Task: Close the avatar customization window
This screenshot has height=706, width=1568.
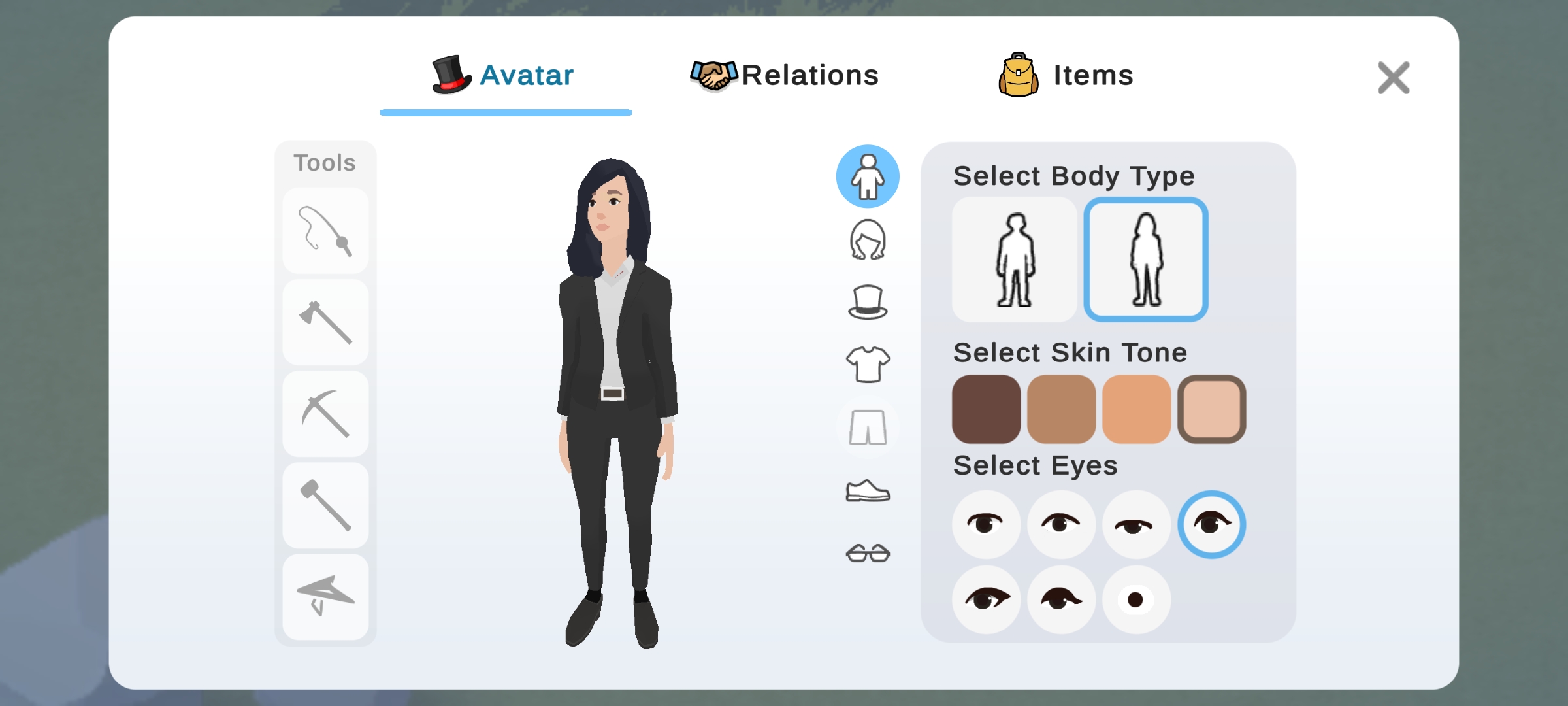Action: coord(1393,78)
